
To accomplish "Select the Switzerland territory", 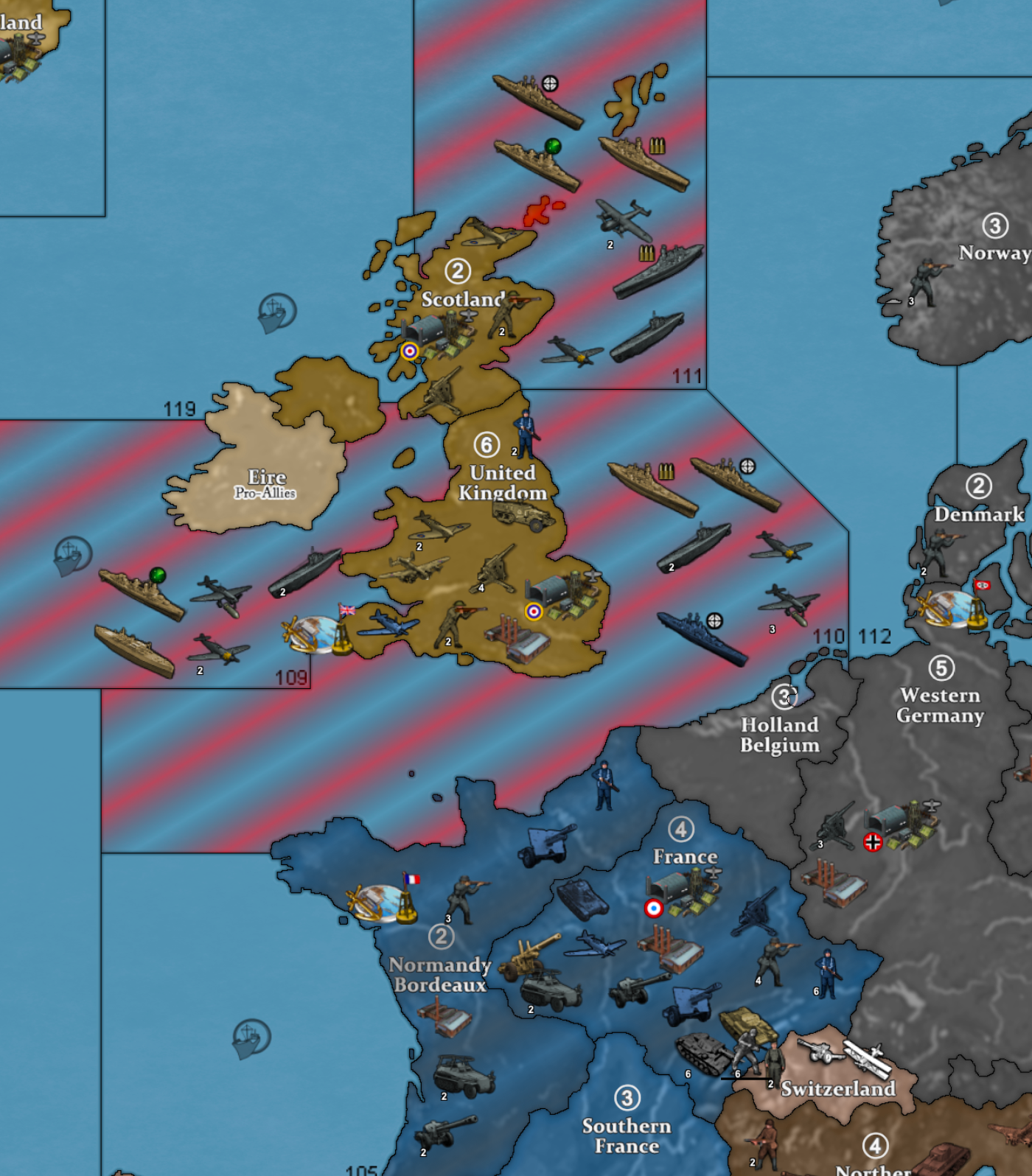I will tap(837, 1088).
